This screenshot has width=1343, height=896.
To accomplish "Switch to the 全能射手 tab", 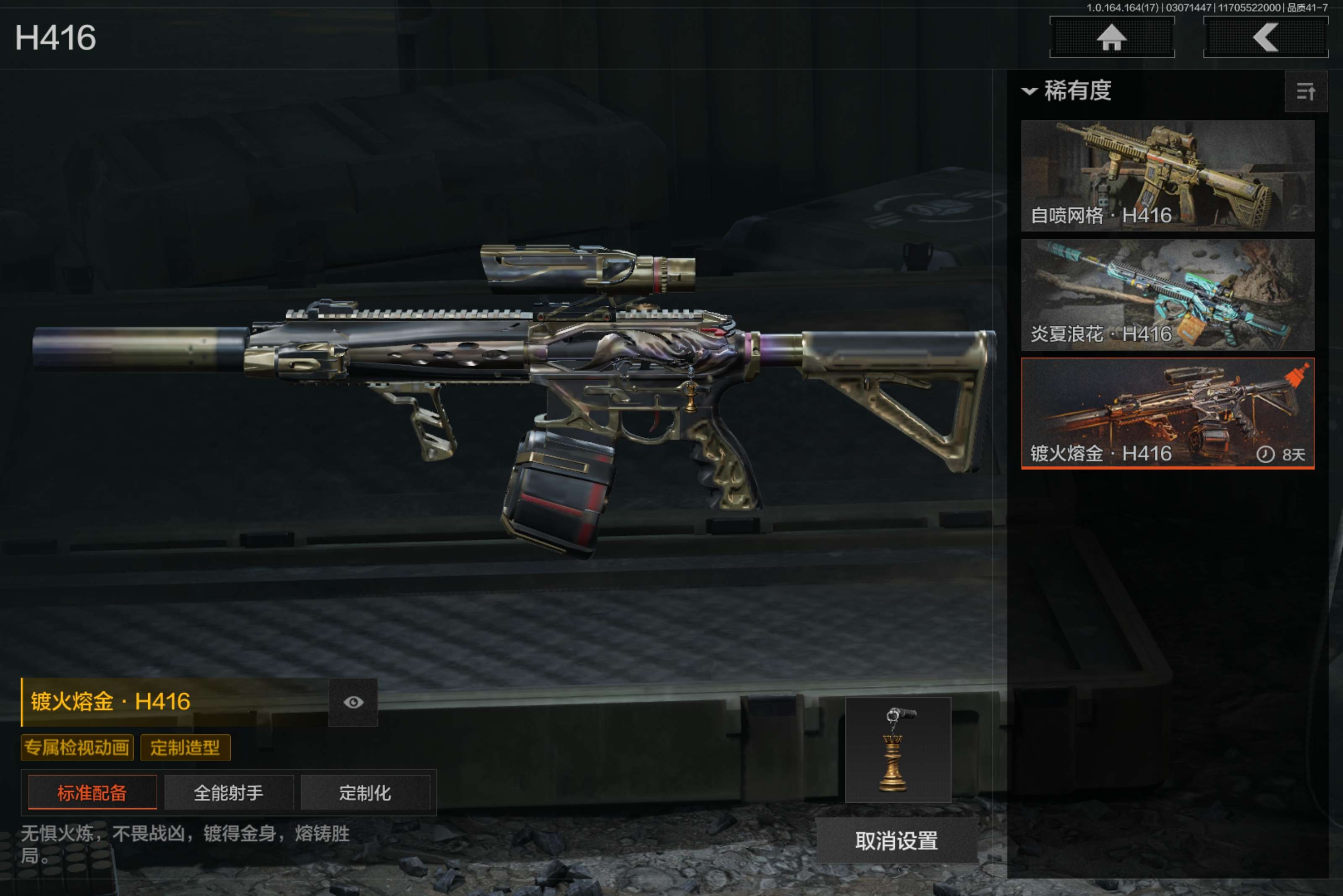I will (229, 792).
